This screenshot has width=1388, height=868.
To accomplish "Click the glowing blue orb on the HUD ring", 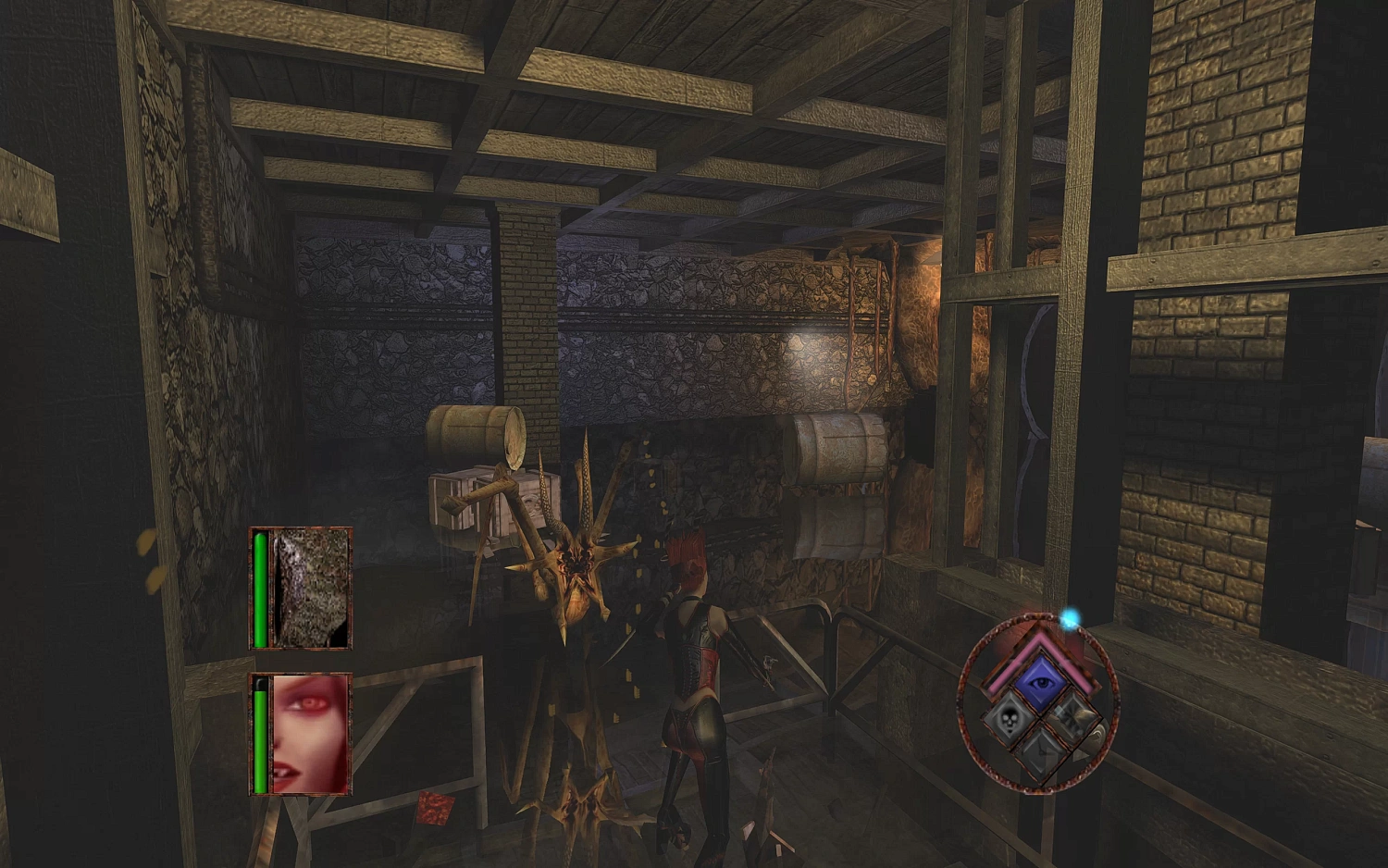I will tap(1069, 621).
